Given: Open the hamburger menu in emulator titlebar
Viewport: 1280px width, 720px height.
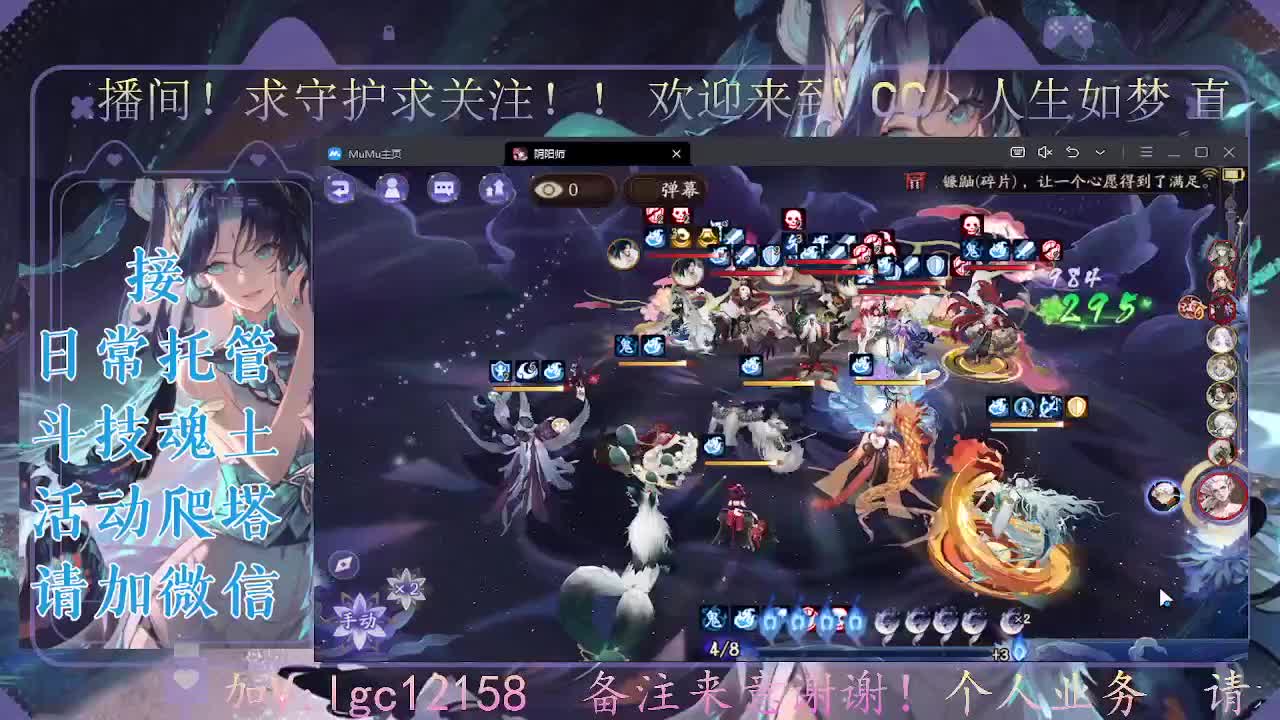Looking at the screenshot, I should 1146,151.
